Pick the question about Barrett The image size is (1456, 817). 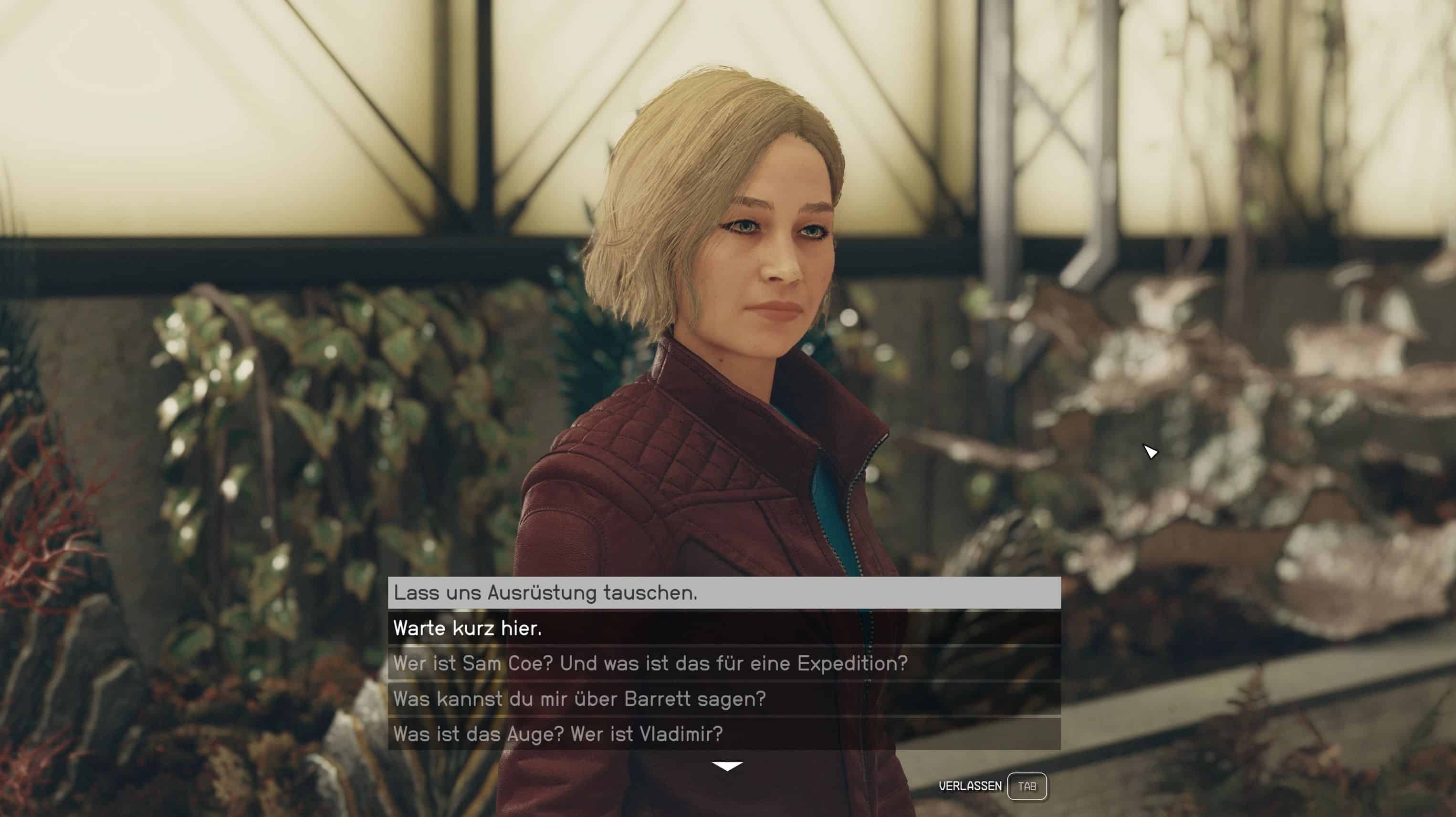pos(724,699)
